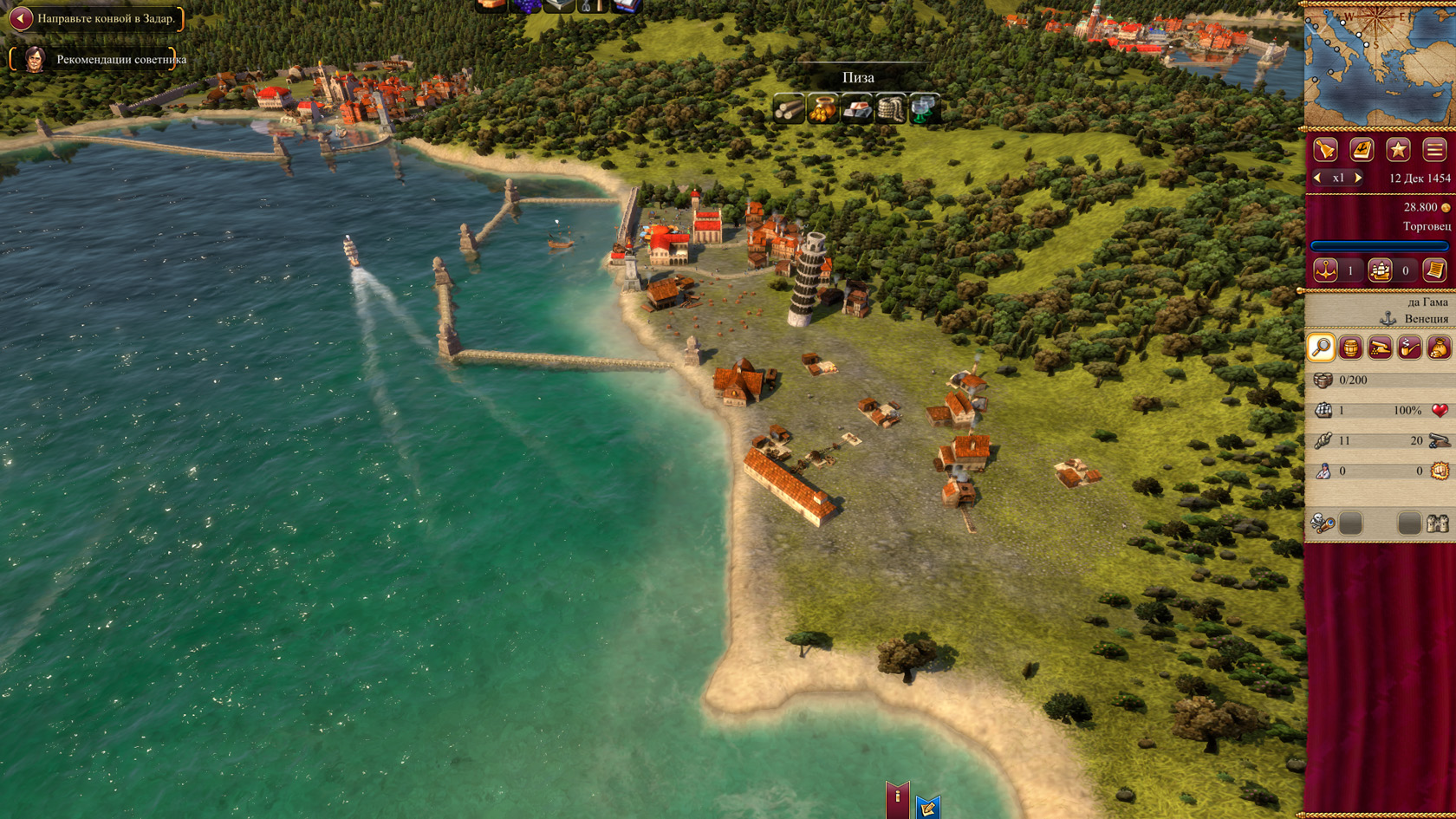Decrease game speed with the left arrow
The width and height of the screenshot is (1456, 819).
pyautogui.click(x=1318, y=178)
